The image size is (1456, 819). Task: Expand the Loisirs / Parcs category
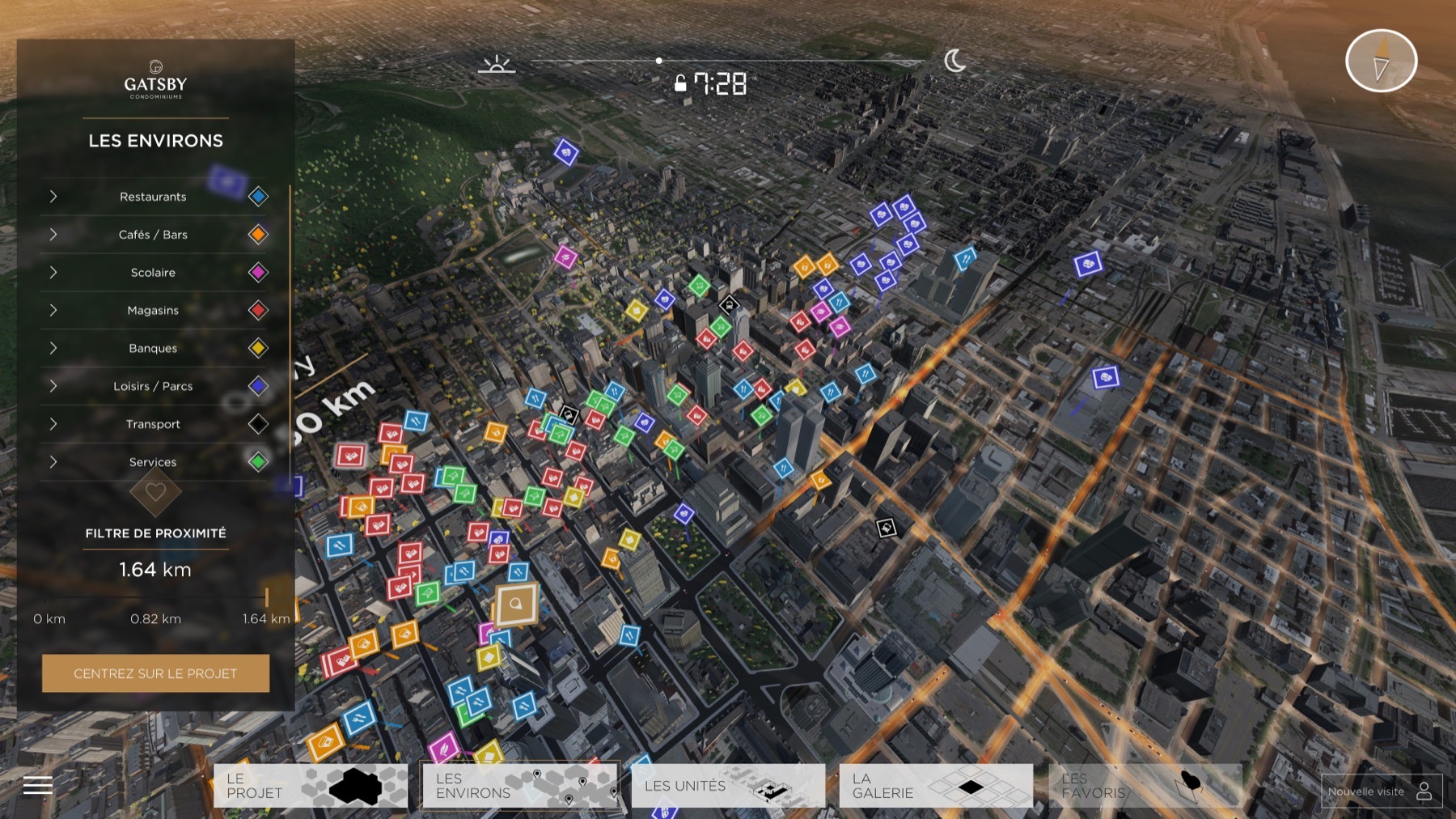pos(53,386)
